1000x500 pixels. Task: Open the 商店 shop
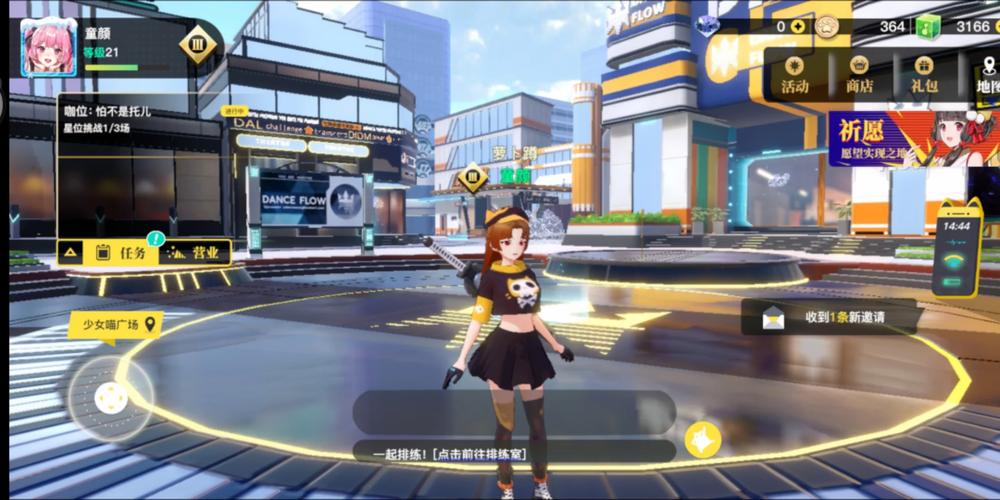(x=859, y=75)
